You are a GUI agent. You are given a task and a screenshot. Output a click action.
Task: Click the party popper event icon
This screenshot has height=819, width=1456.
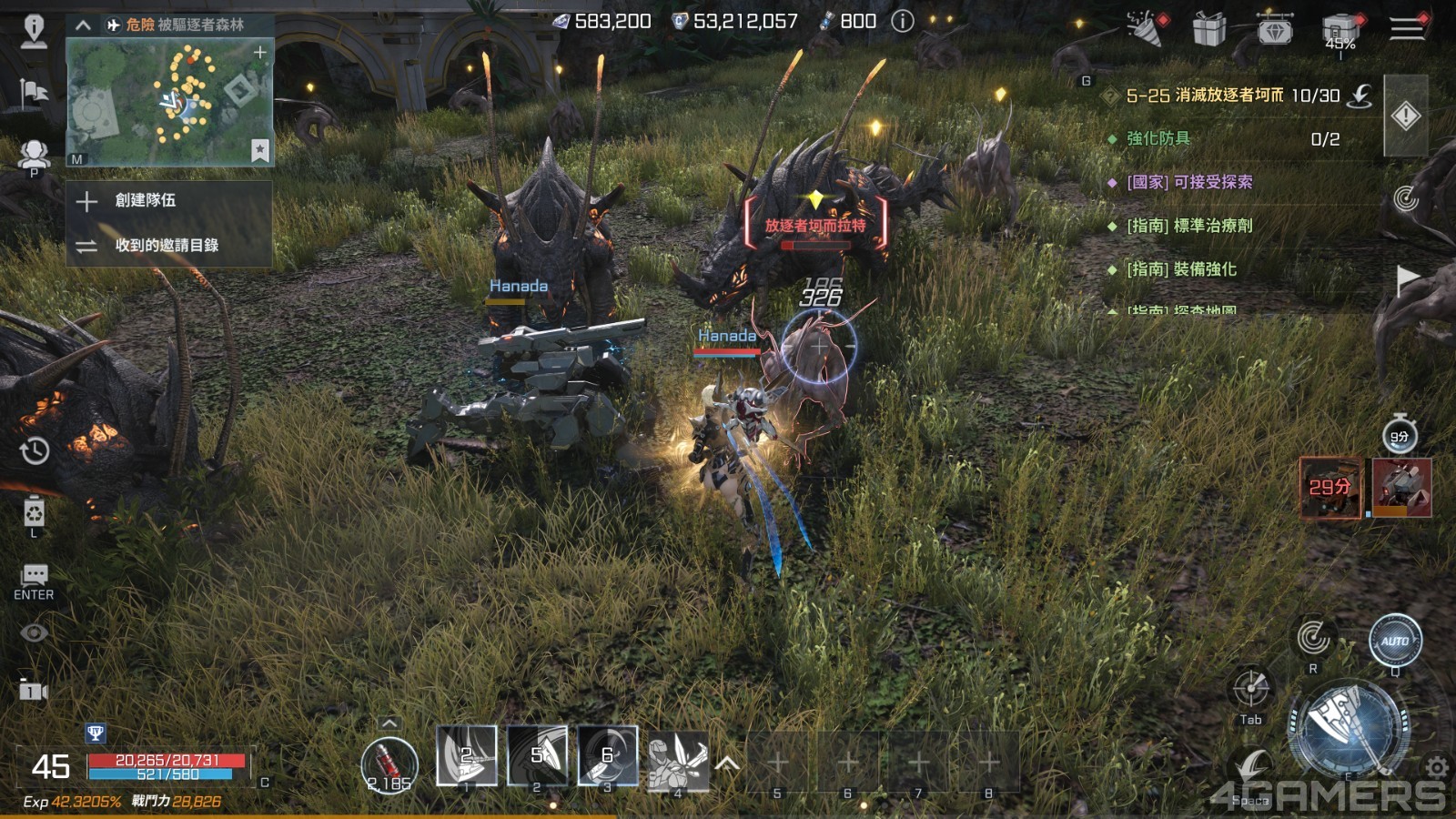pos(1145,28)
